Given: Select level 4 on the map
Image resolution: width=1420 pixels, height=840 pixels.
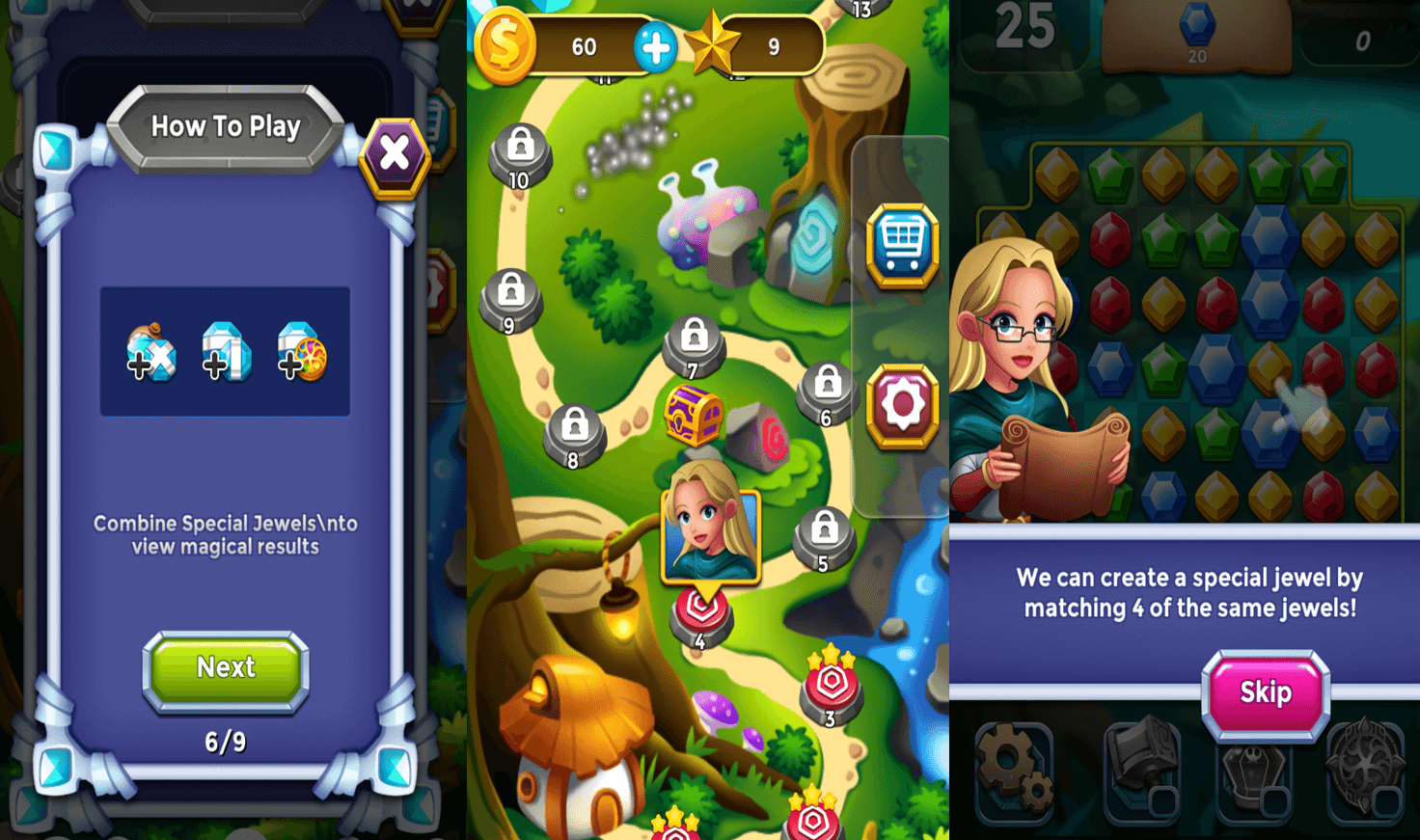Looking at the screenshot, I should [x=701, y=617].
